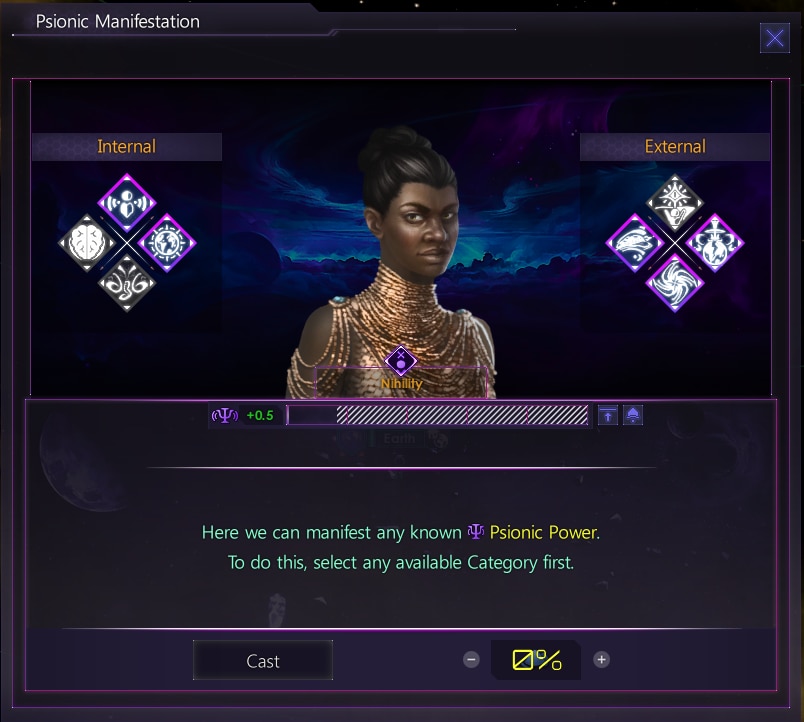Viewport: 804px width, 722px height.
Task: Click the Nihility diamond icon
Action: tap(401, 361)
